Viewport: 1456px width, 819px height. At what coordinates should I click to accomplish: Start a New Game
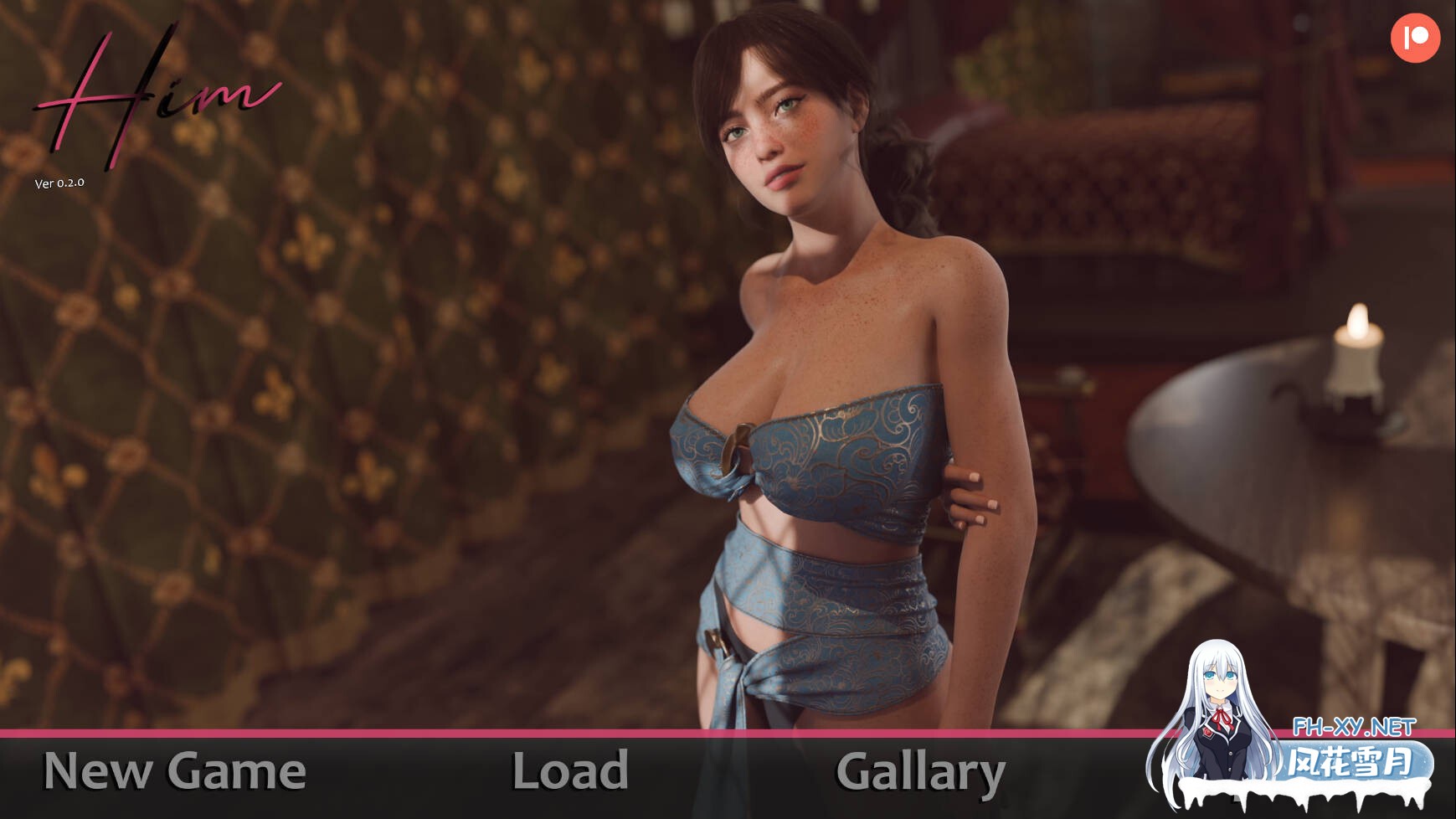tap(174, 771)
